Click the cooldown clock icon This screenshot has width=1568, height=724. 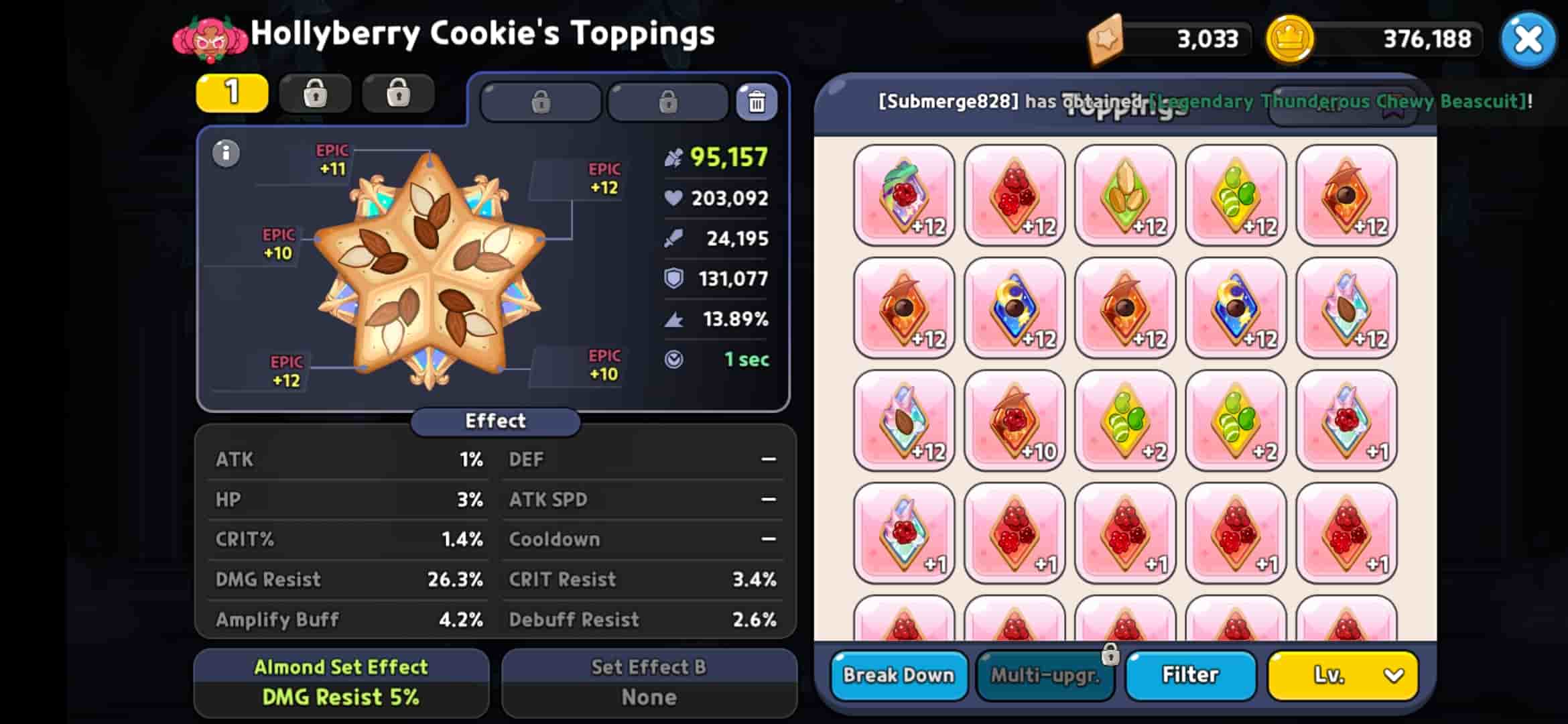(675, 359)
